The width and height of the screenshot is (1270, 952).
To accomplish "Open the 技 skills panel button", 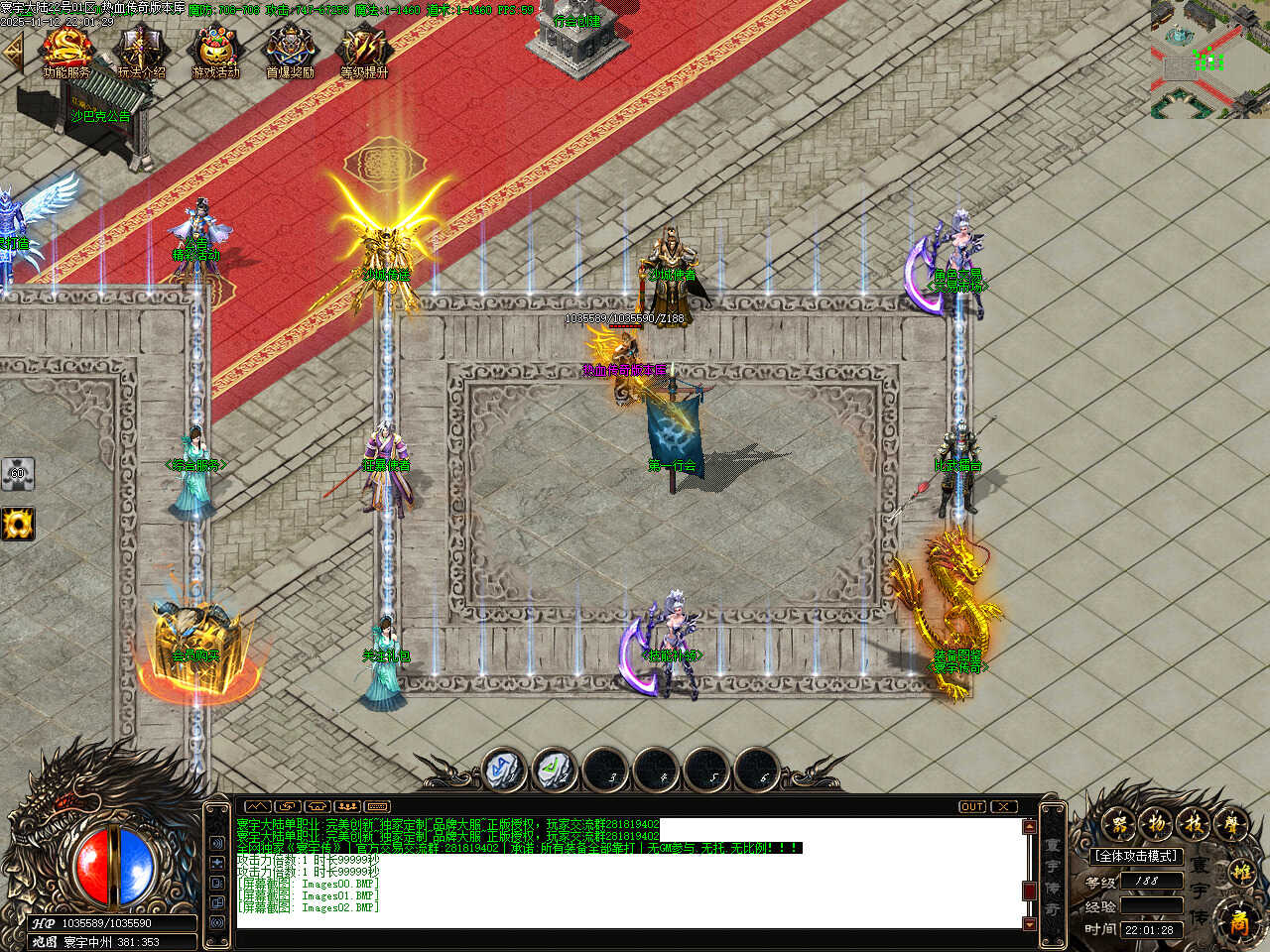I will click(x=1193, y=823).
